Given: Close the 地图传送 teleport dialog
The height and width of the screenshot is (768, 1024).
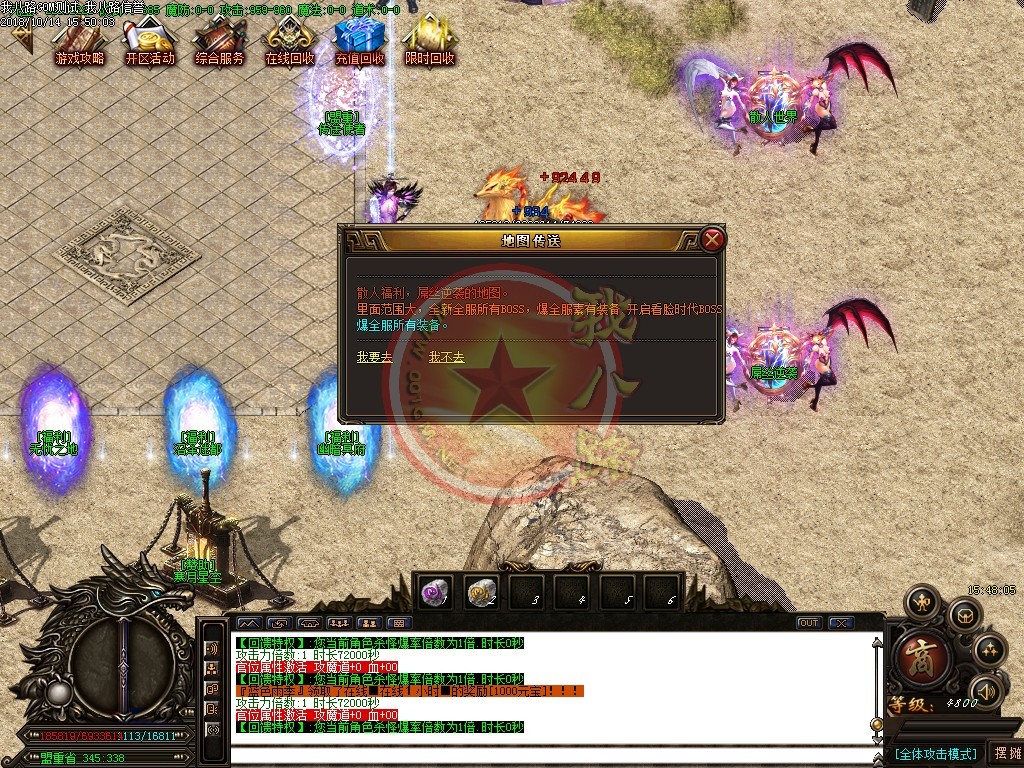Looking at the screenshot, I should (712, 240).
